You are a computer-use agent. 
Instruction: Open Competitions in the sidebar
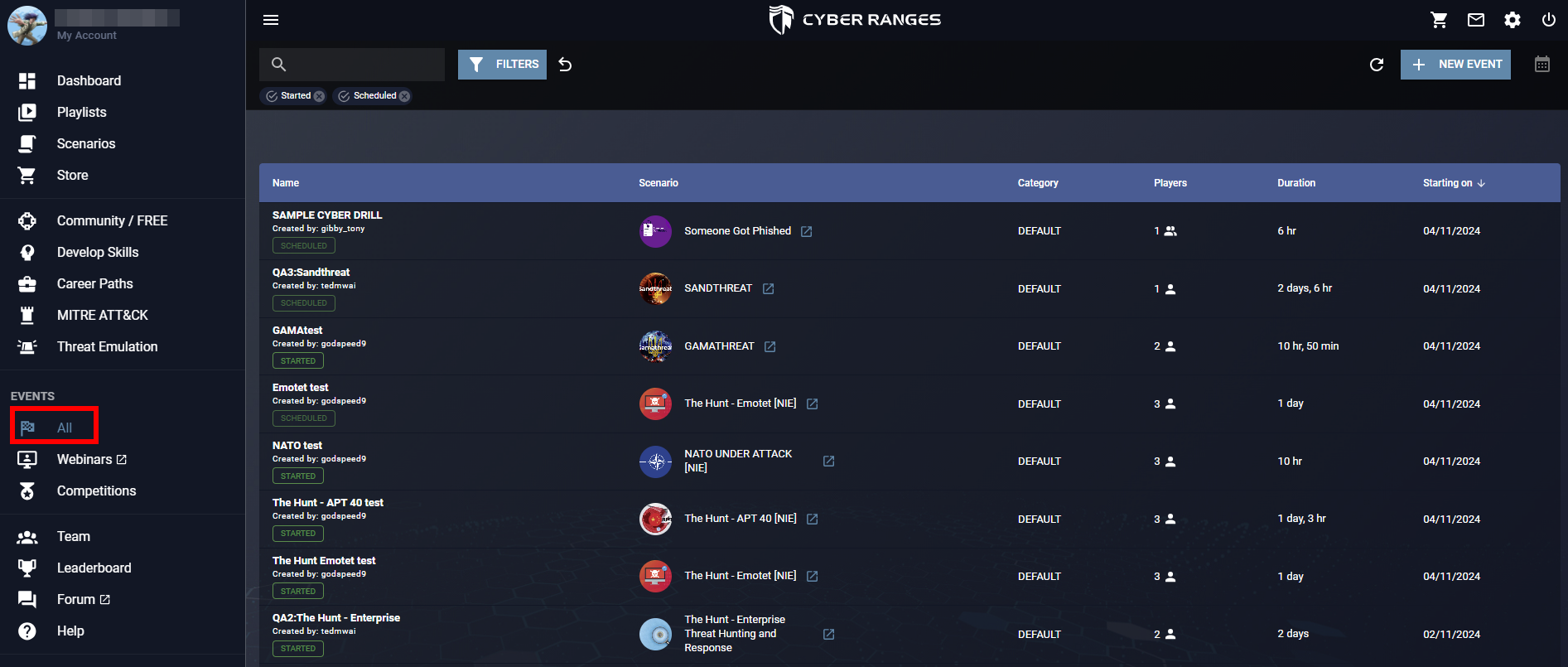96,491
